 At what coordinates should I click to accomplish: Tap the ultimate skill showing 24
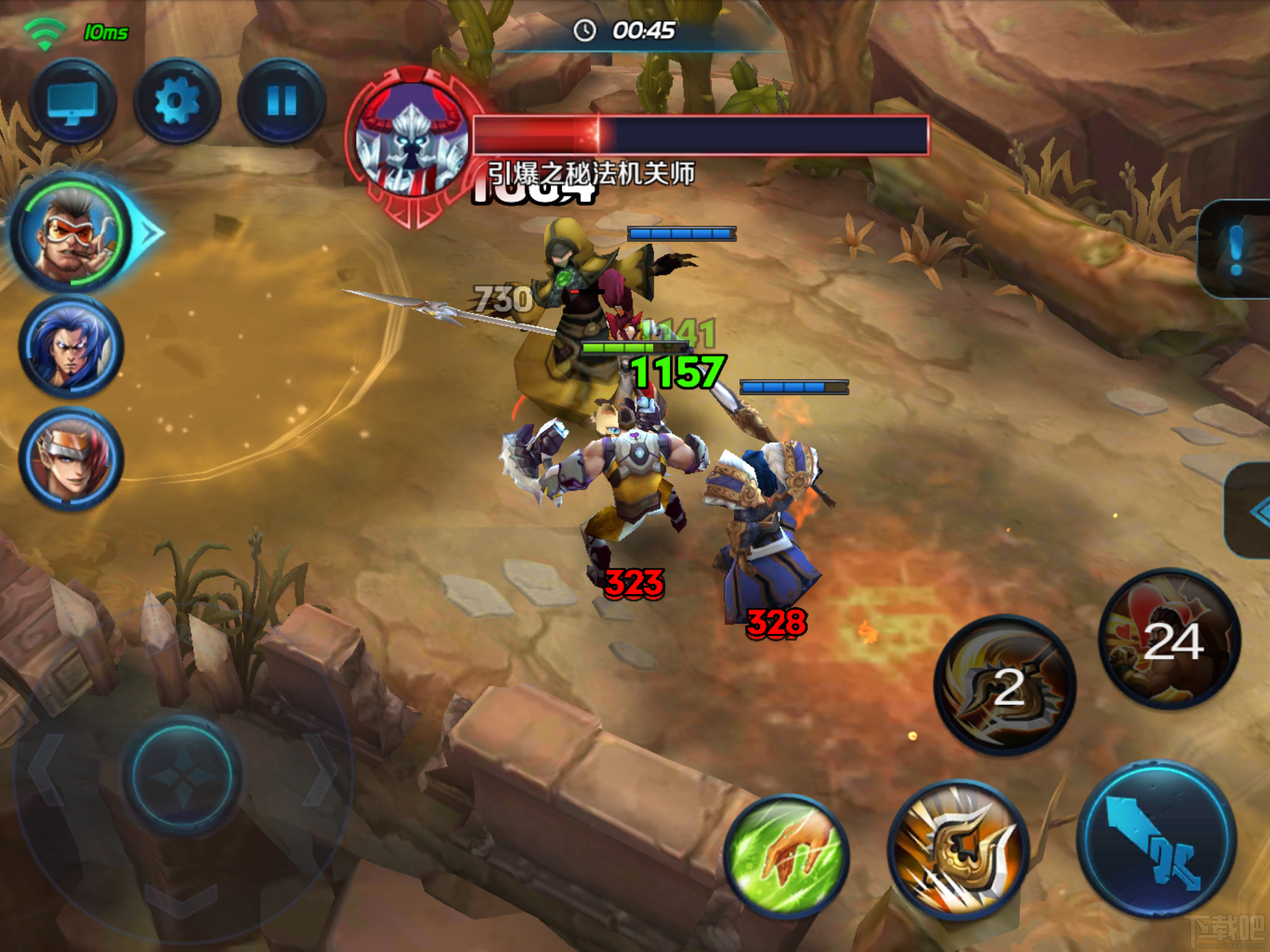click(1170, 640)
